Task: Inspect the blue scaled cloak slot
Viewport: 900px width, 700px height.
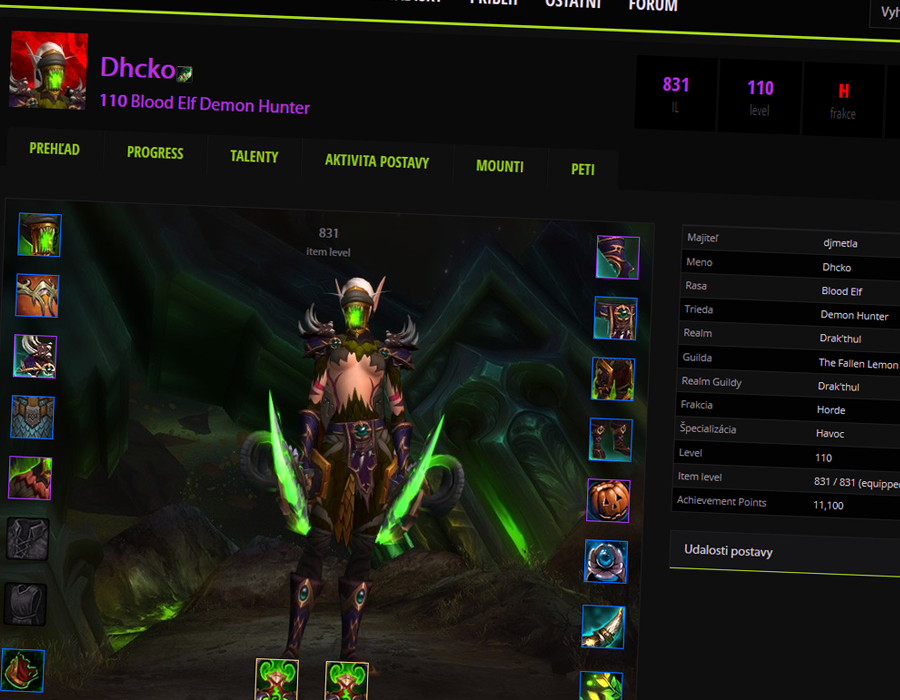Action: click(x=33, y=417)
